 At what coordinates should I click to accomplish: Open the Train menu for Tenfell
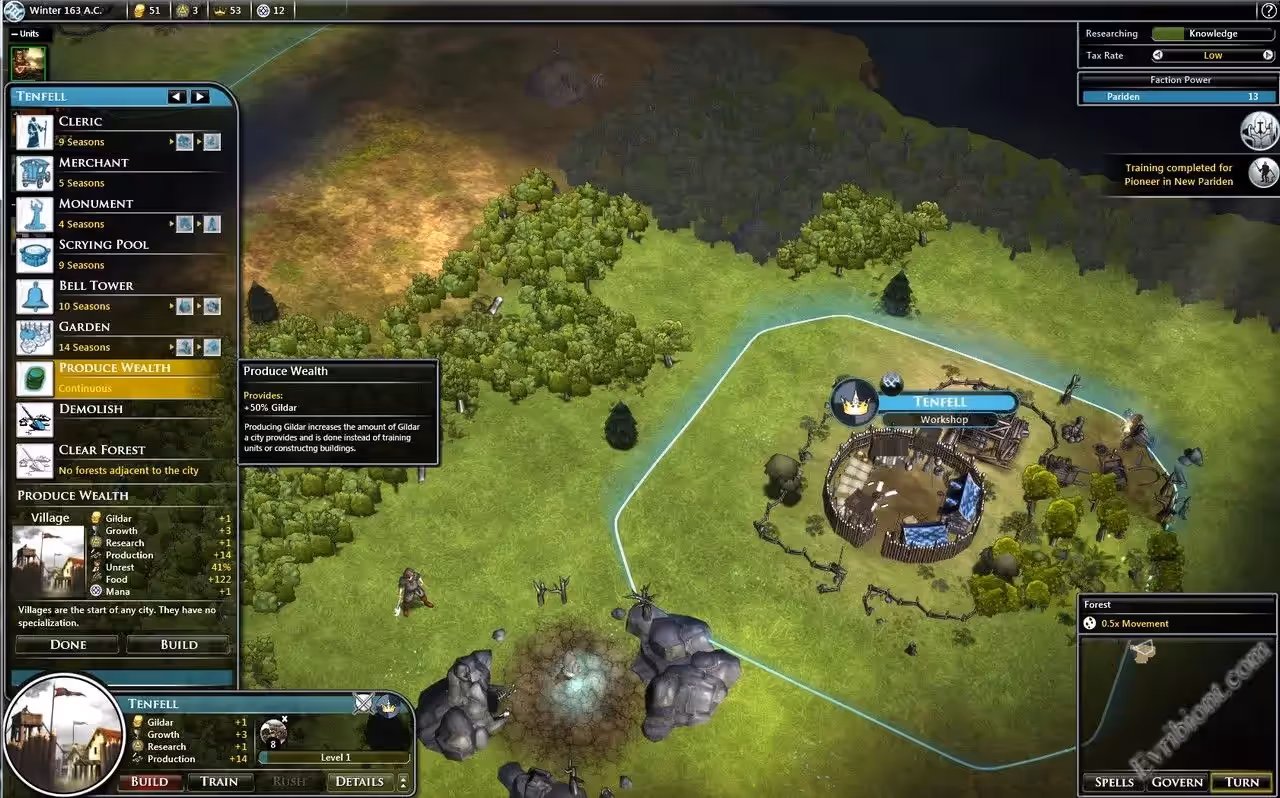click(219, 781)
